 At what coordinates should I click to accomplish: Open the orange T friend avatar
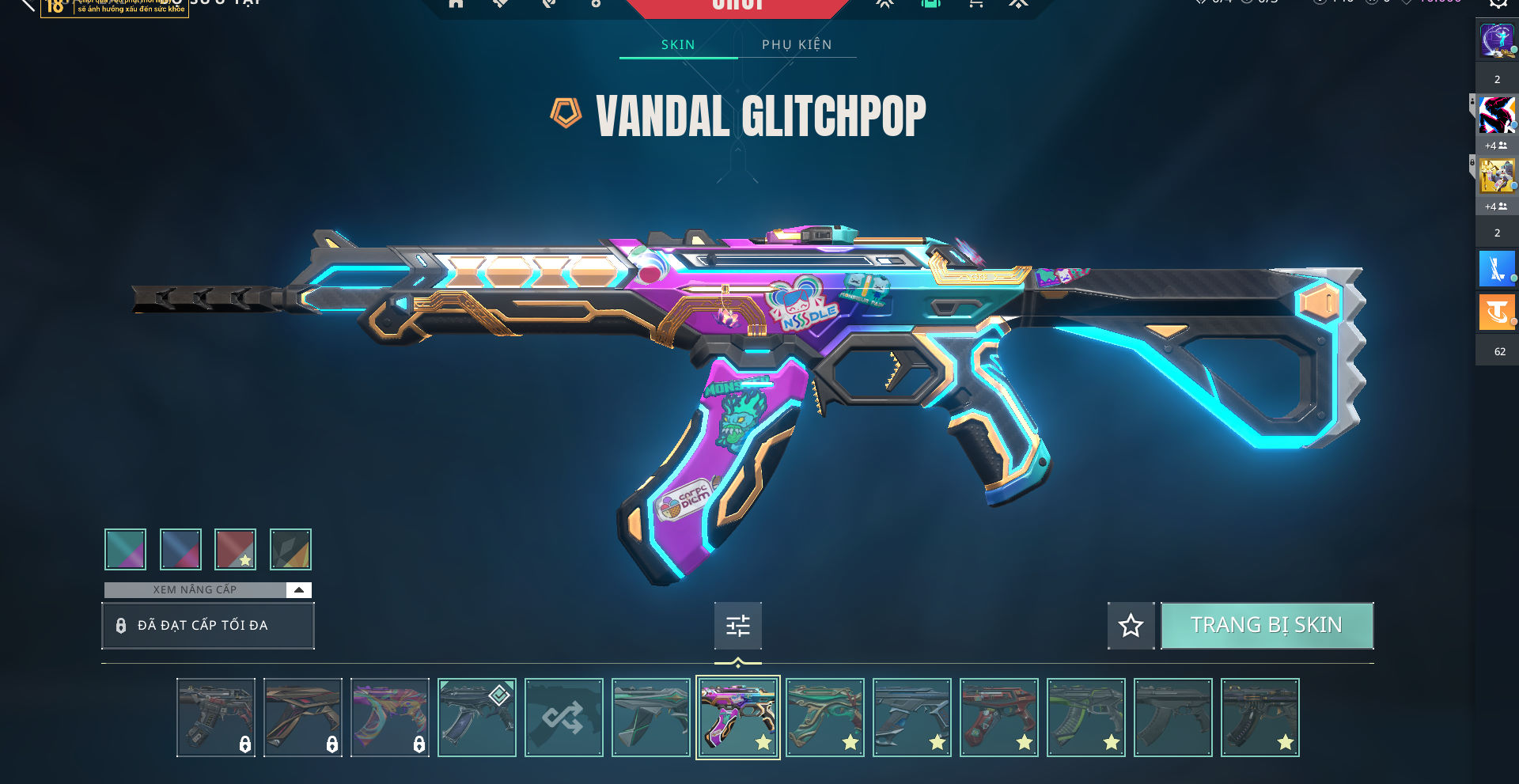[x=1496, y=312]
